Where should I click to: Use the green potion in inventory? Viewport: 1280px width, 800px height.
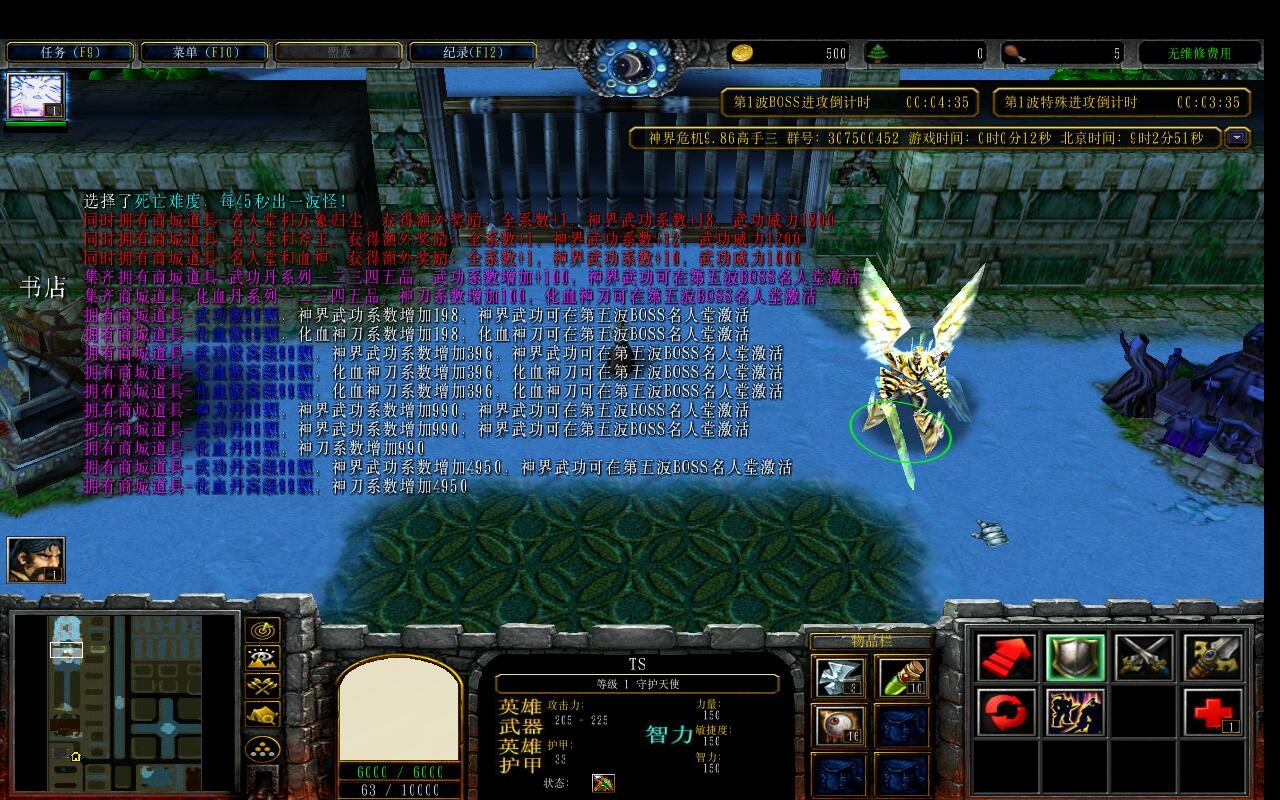tap(902, 677)
